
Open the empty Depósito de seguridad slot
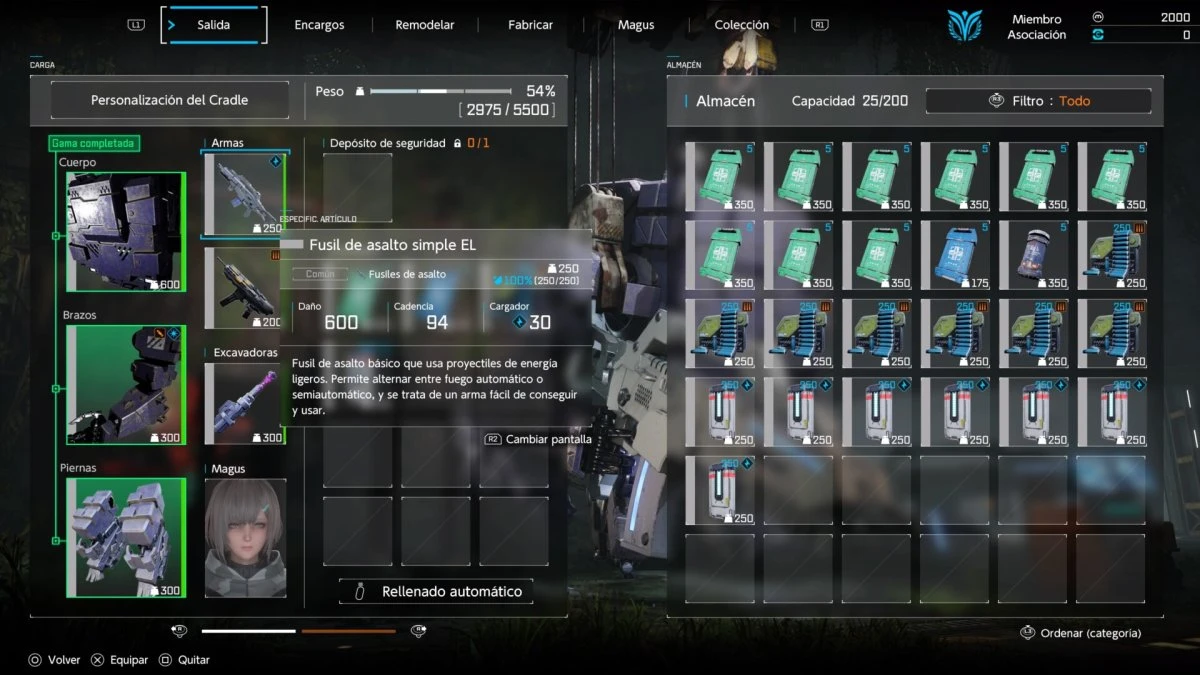pyautogui.click(x=357, y=188)
